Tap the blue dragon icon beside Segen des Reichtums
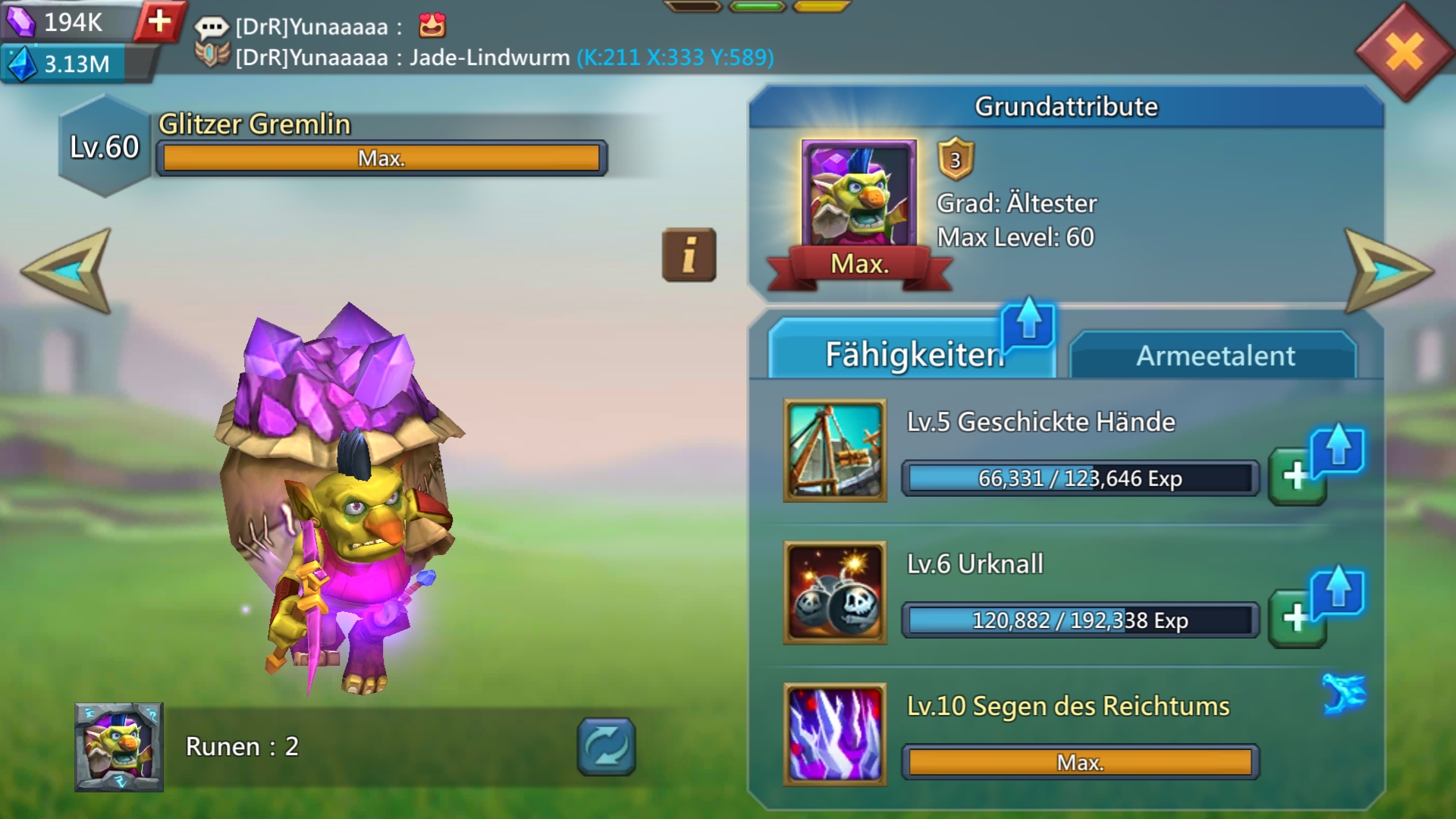The image size is (1456, 819). pyautogui.click(x=1344, y=693)
